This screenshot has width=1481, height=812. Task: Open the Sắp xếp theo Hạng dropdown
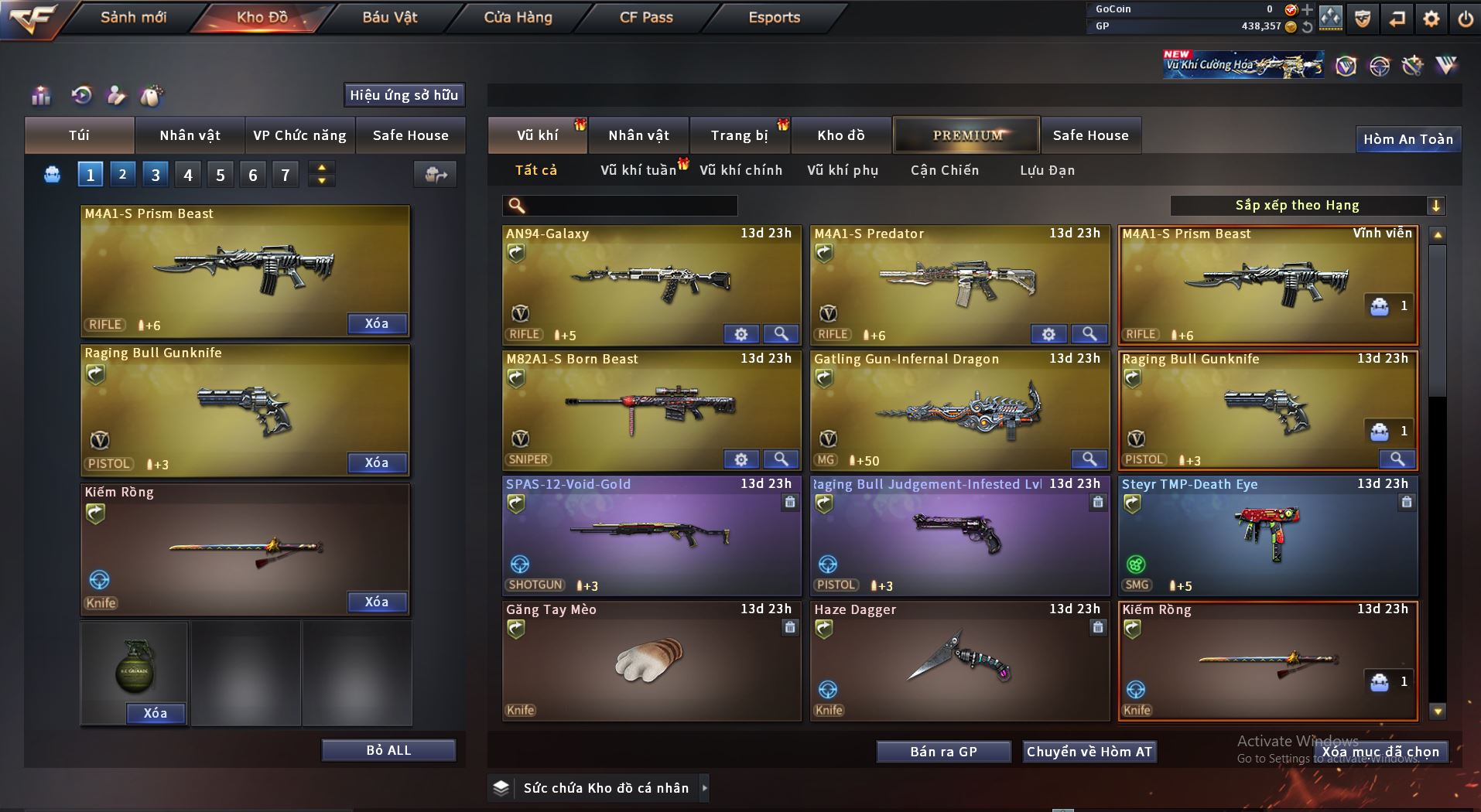coord(1307,206)
